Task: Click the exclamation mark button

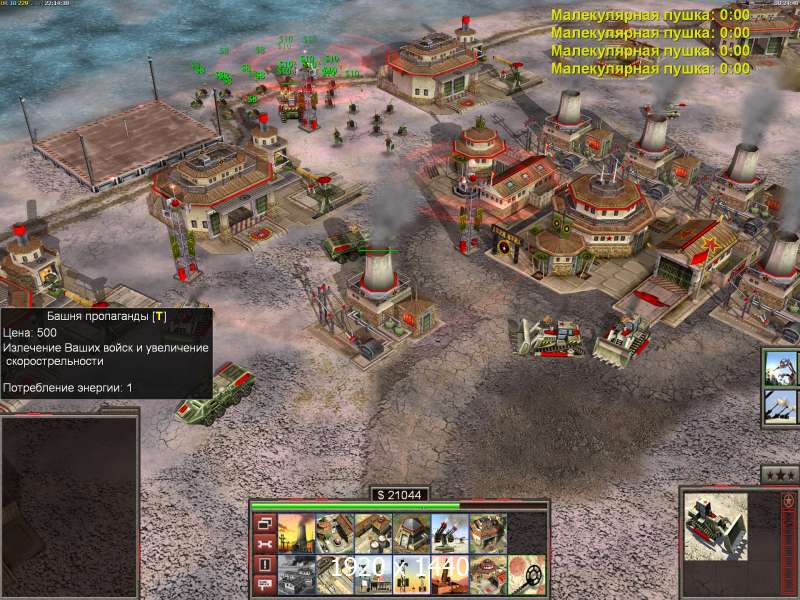Action: click(x=265, y=564)
